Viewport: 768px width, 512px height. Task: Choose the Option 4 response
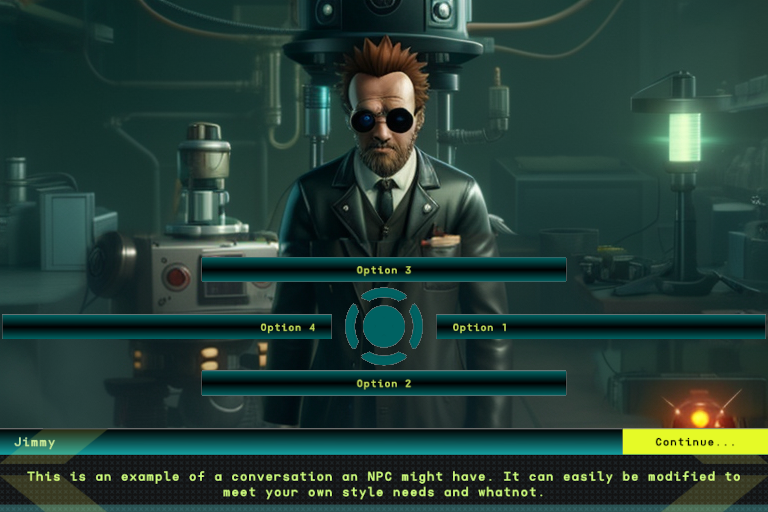coord(167,327)
